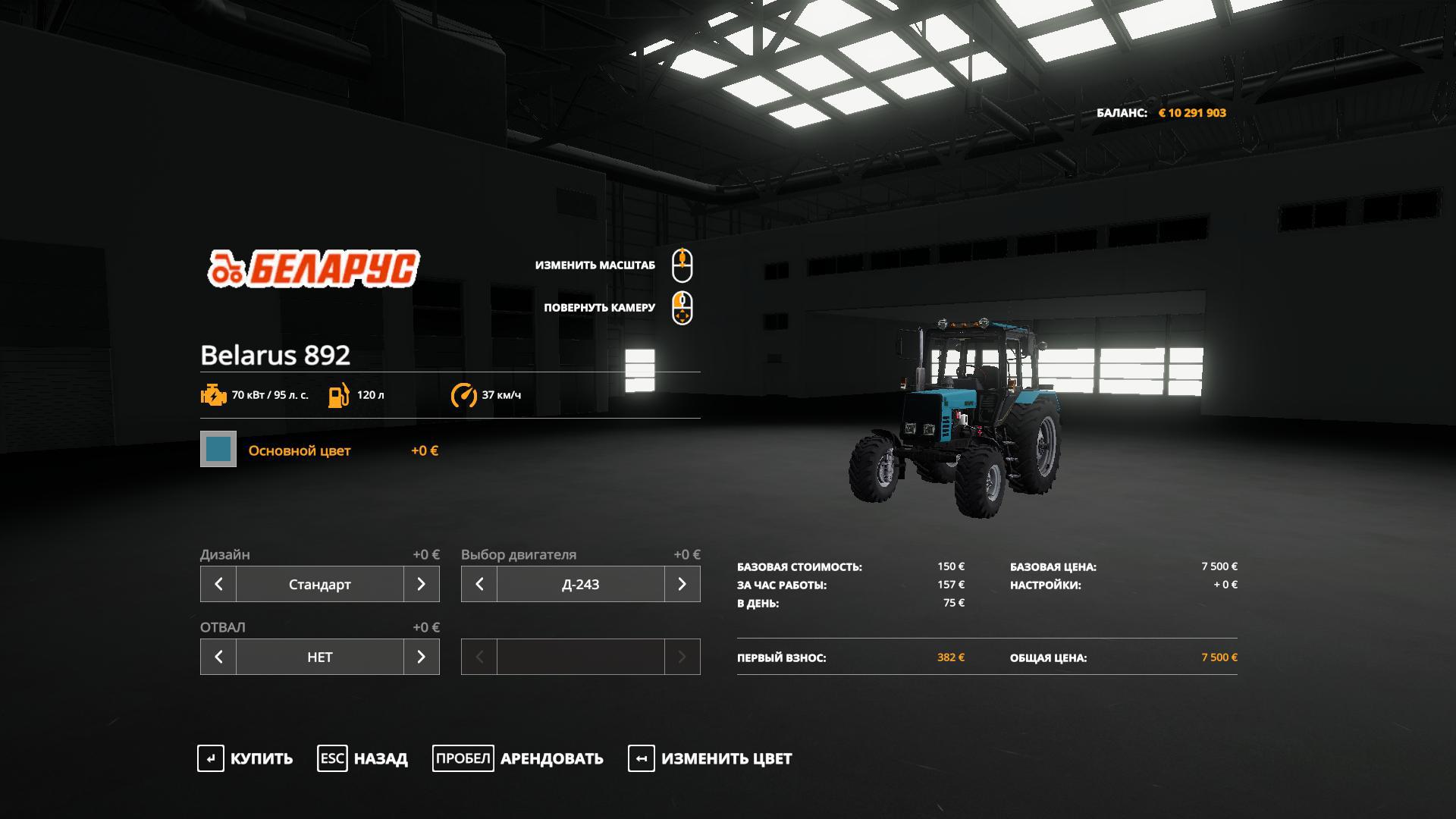Viewport: 1456px width, 819px height.
Task: Switch Дизайн to the previous option
Action: click(218, 584)
